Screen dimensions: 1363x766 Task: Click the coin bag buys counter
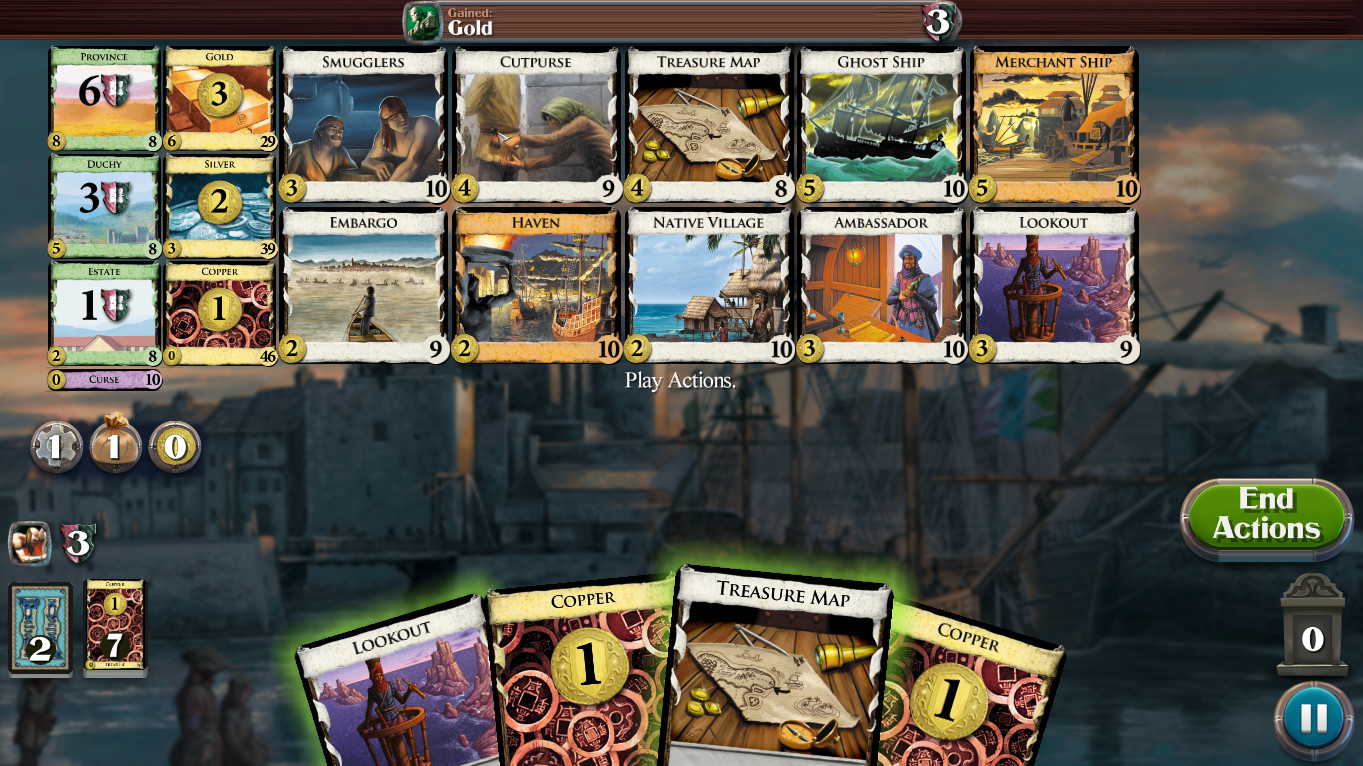(x=116, y=447)
